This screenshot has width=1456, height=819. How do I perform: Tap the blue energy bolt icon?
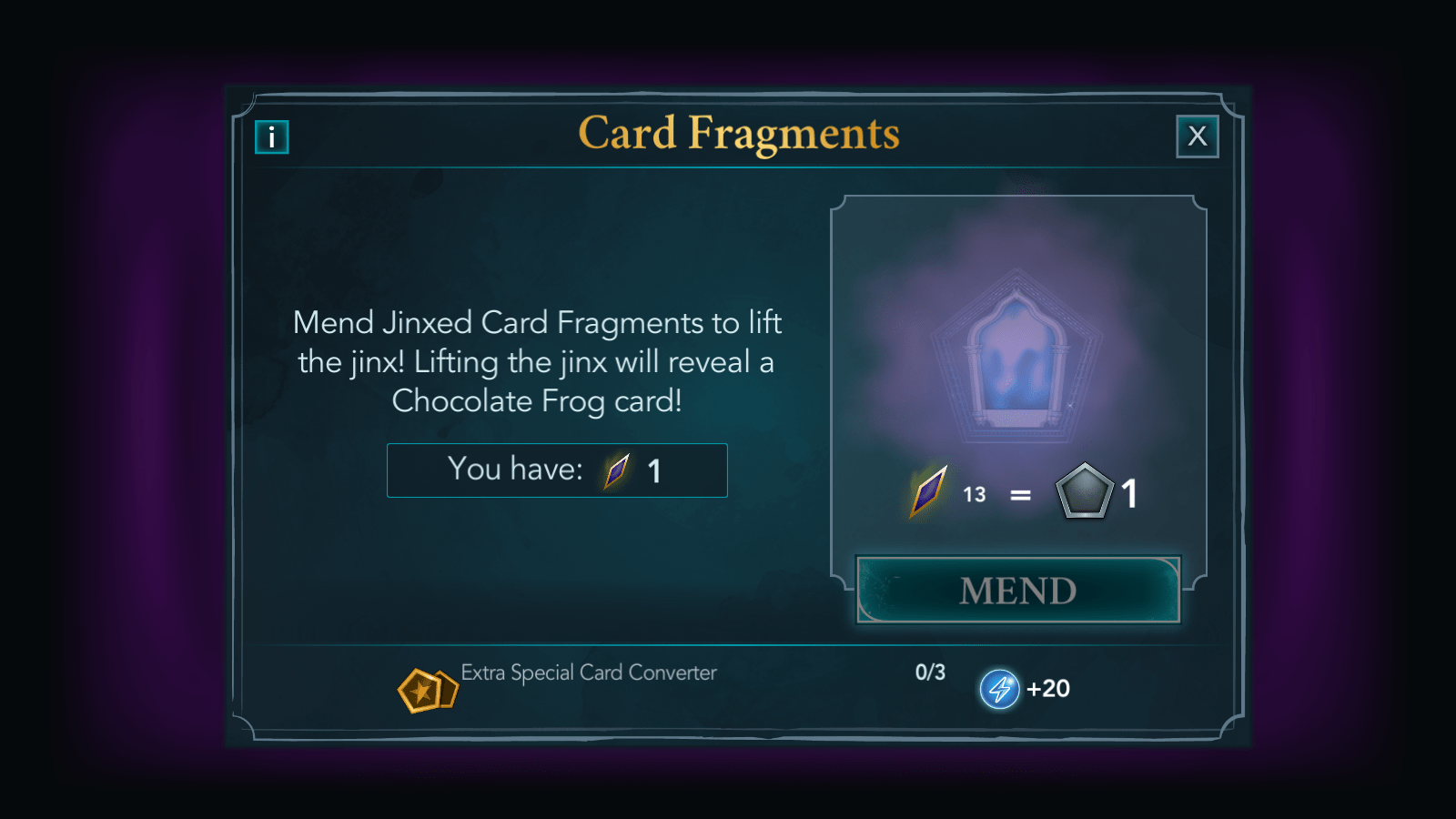click(998, 689)
